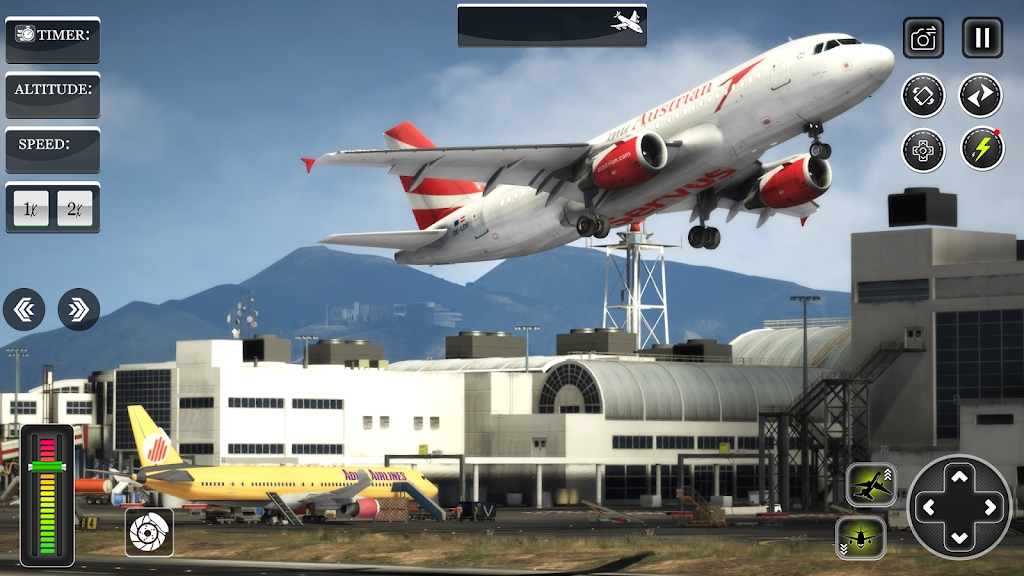Activate the yellow lightning bolt boost
The width and height of the screenshot is (1024, 576).
[982, 150]
